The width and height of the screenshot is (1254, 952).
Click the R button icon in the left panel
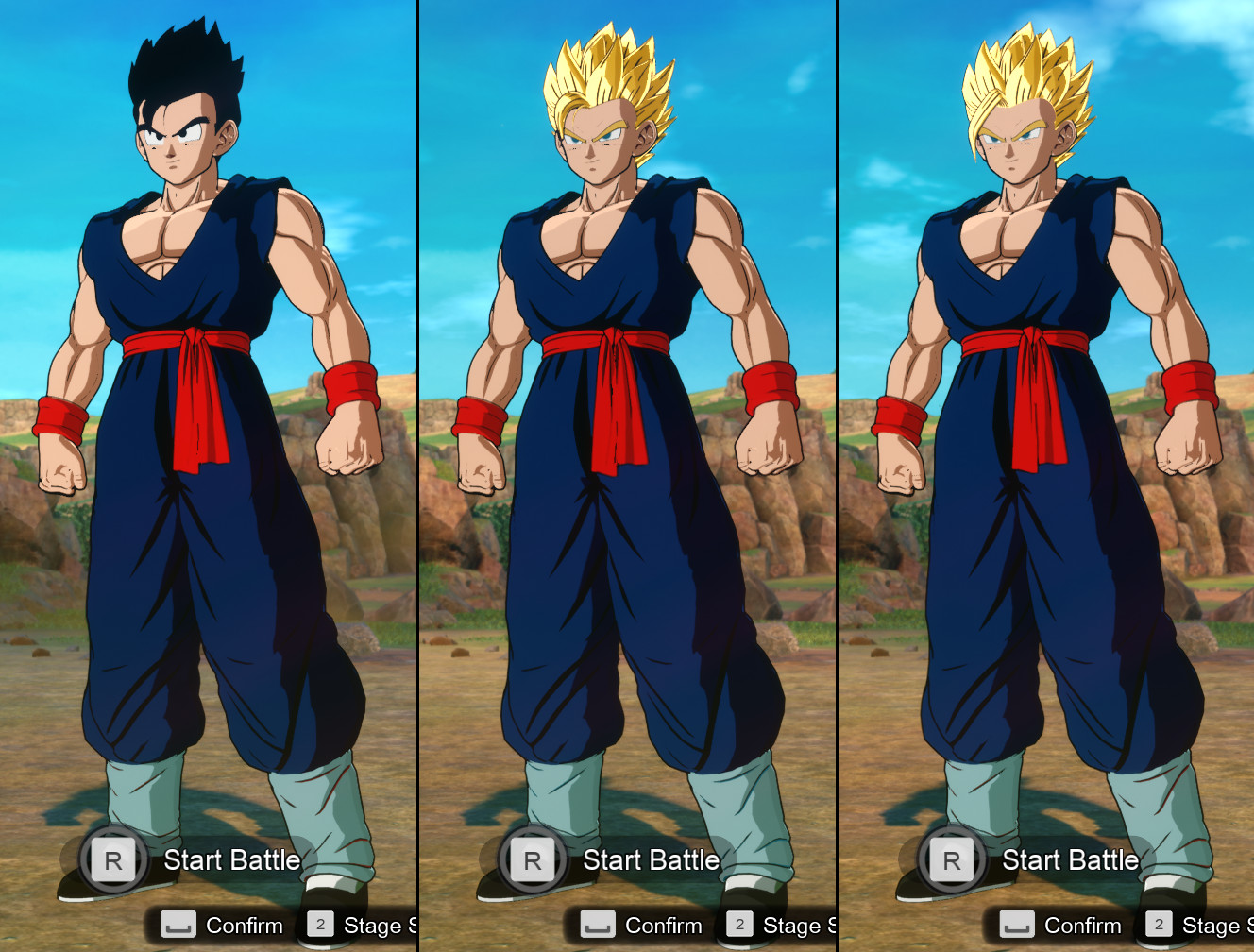pyautogui.click(x=113, y=860)
